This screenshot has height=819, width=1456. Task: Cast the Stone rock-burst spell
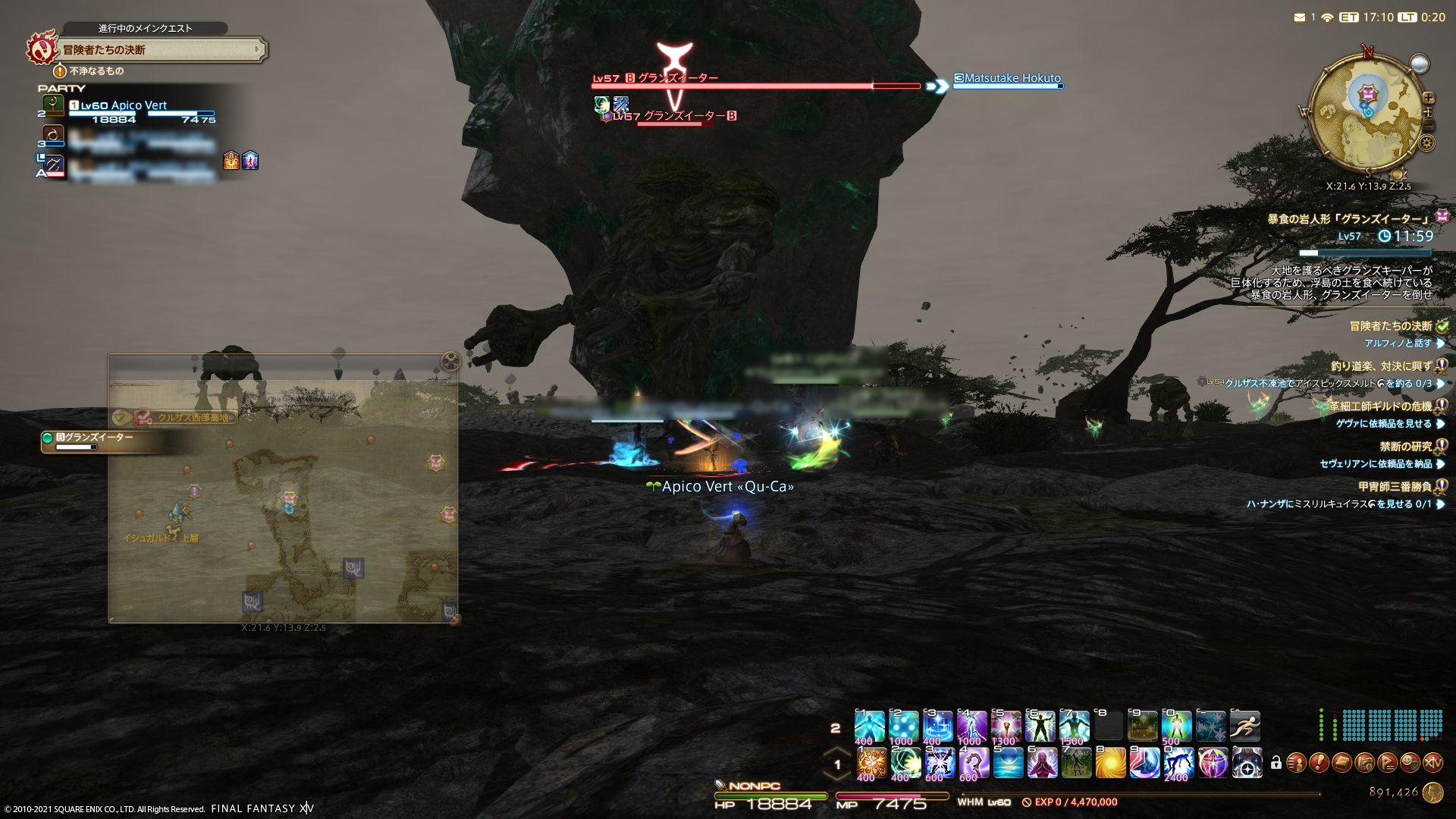pos(871,763)
